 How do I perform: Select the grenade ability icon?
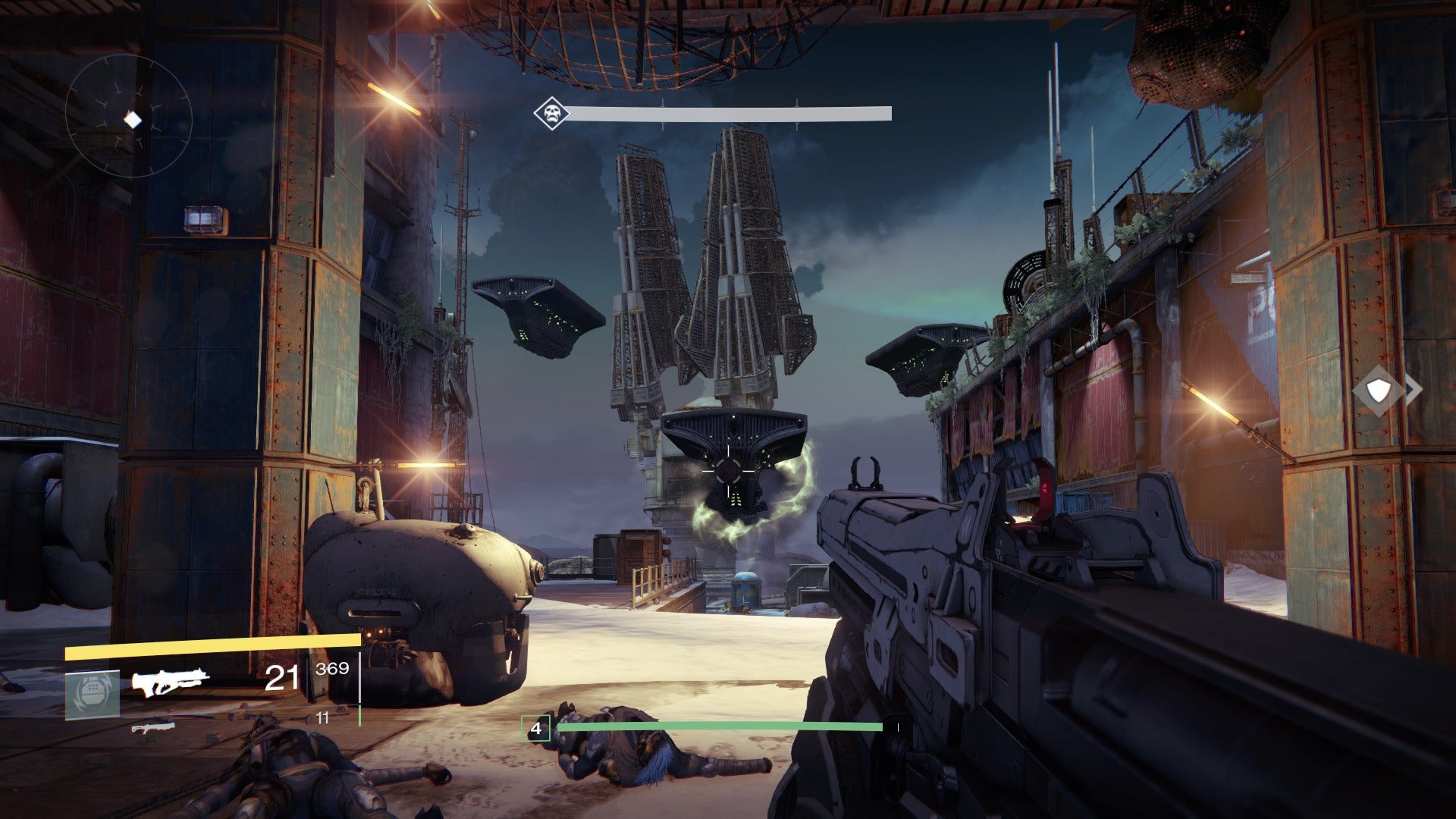(x=92, y=694)
